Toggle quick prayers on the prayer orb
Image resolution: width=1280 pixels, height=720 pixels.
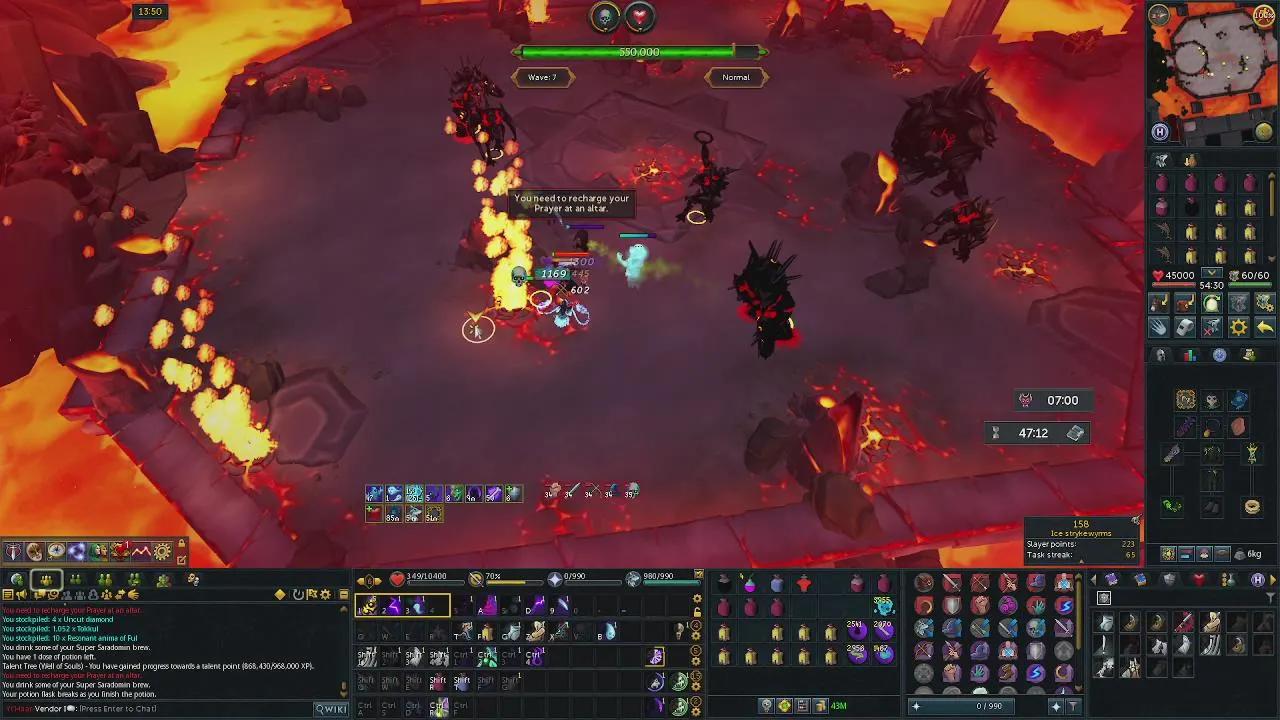pyautogui.click(x=555, y=578)
